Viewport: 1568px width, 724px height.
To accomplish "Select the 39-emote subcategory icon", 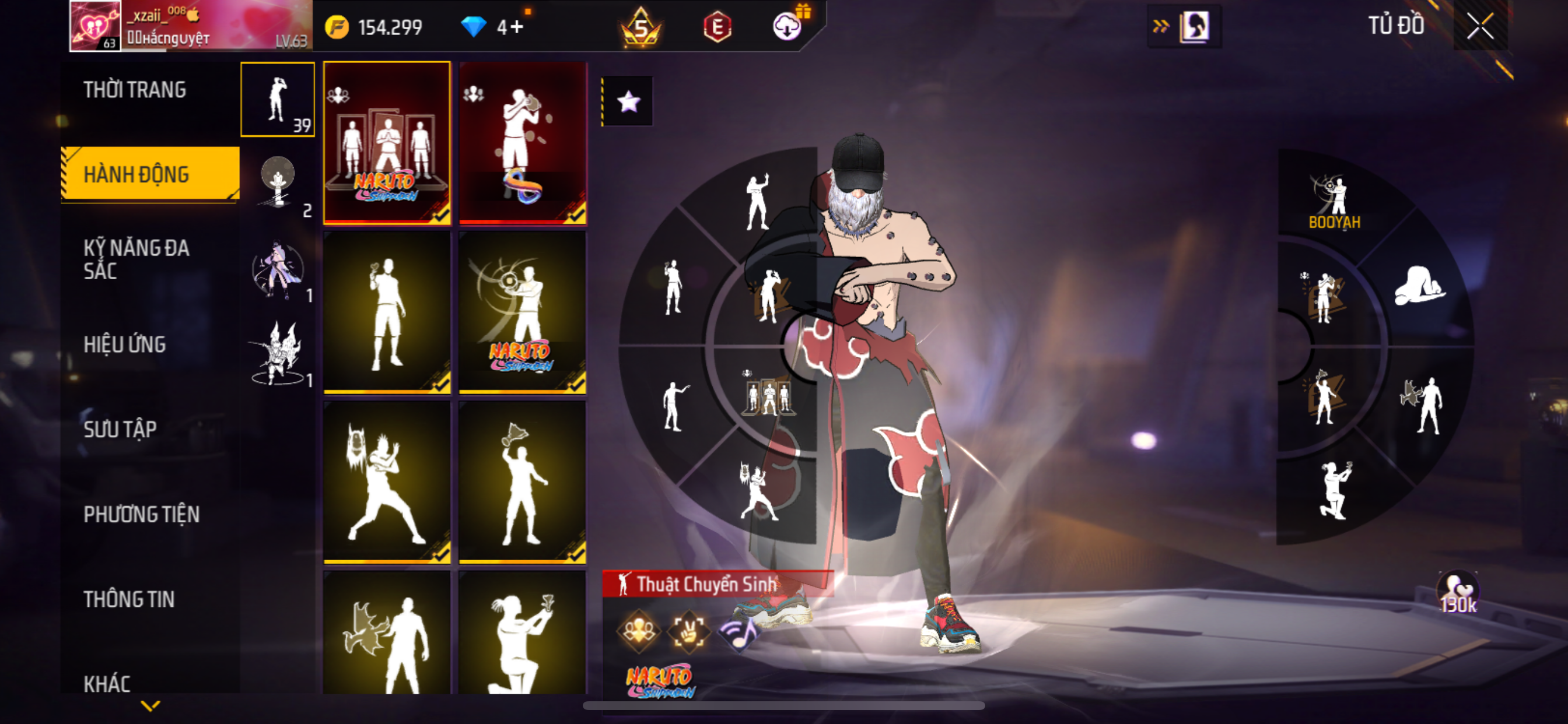I will (278, 99).
